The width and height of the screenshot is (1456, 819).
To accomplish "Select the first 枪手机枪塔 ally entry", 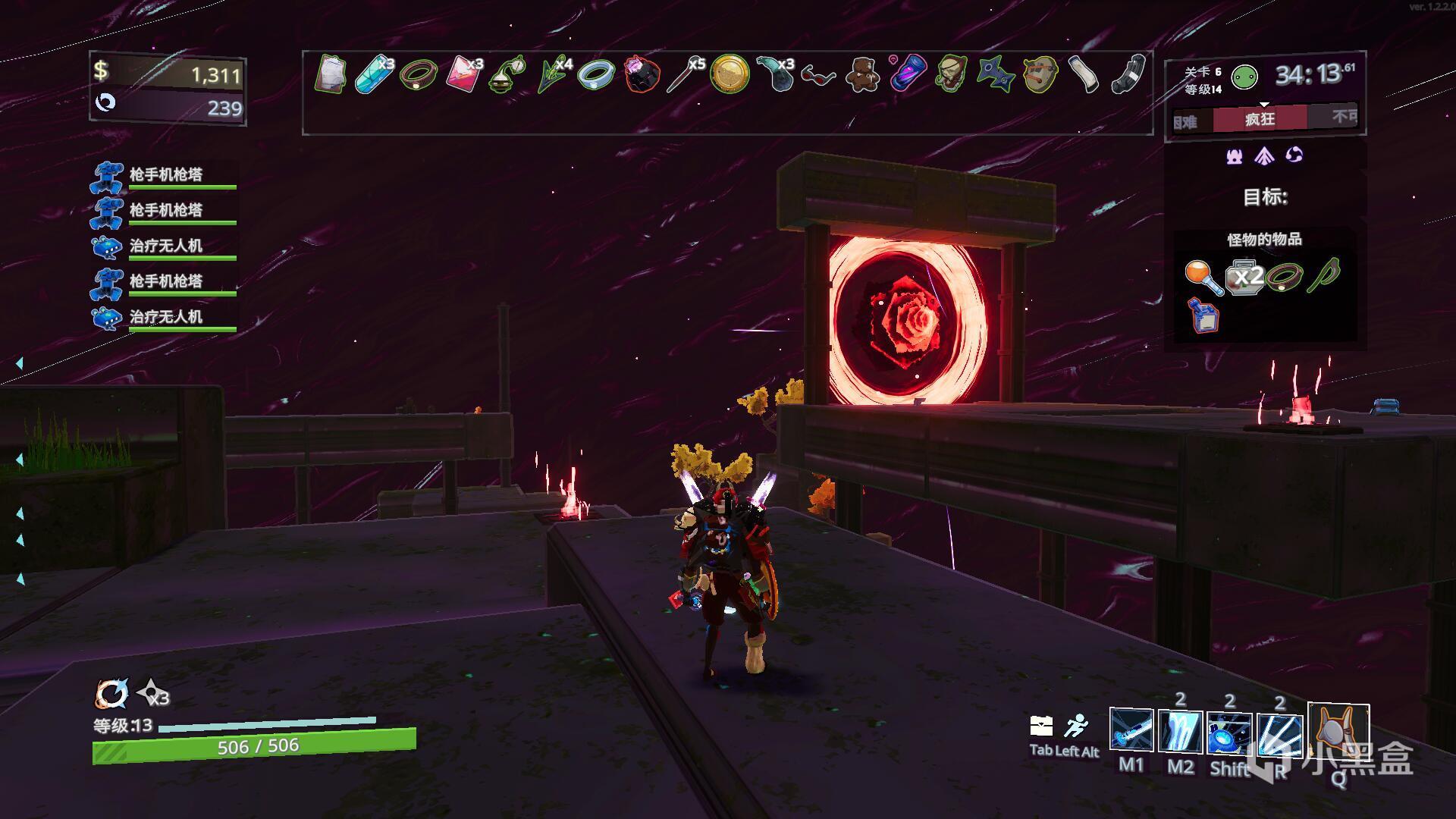I will (165, 175).
